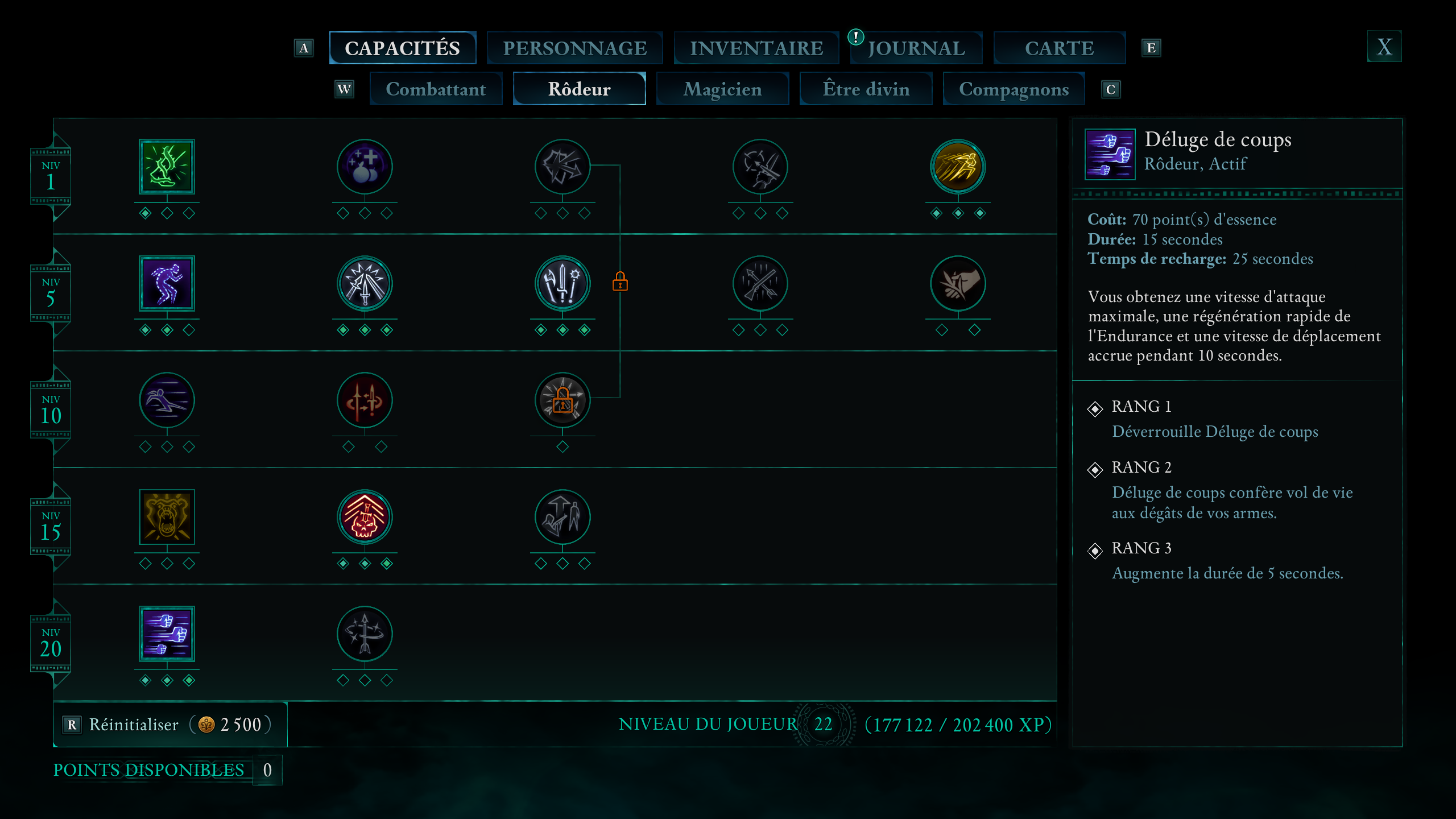Select the axe, sword and mace ability
The width and height of the screenshot is (1456, 819).
pyautogui.click(x=562, y=283)
